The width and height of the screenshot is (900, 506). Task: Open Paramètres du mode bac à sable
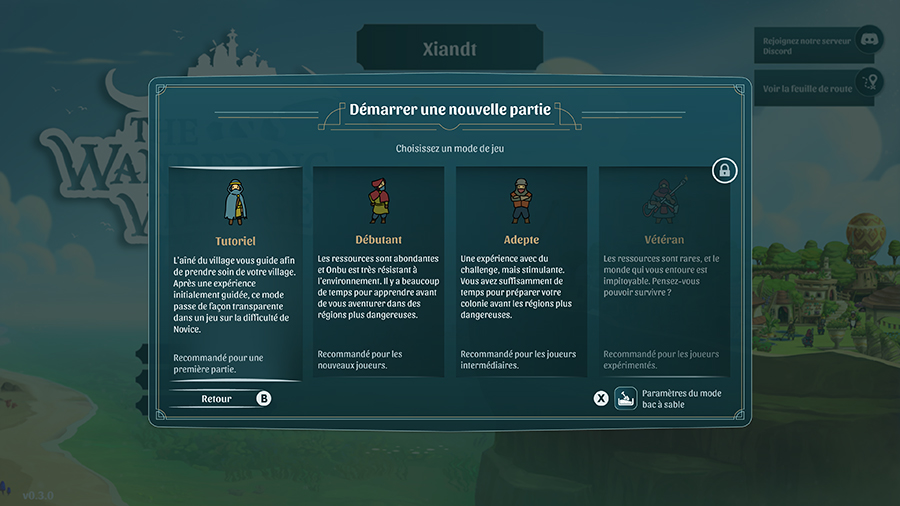click(x=670, y=399)
